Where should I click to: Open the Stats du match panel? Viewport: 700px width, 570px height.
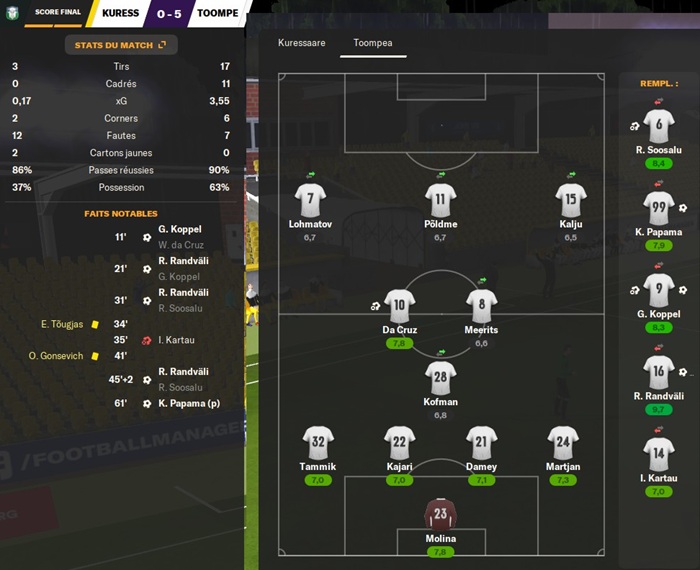(120, 45)
